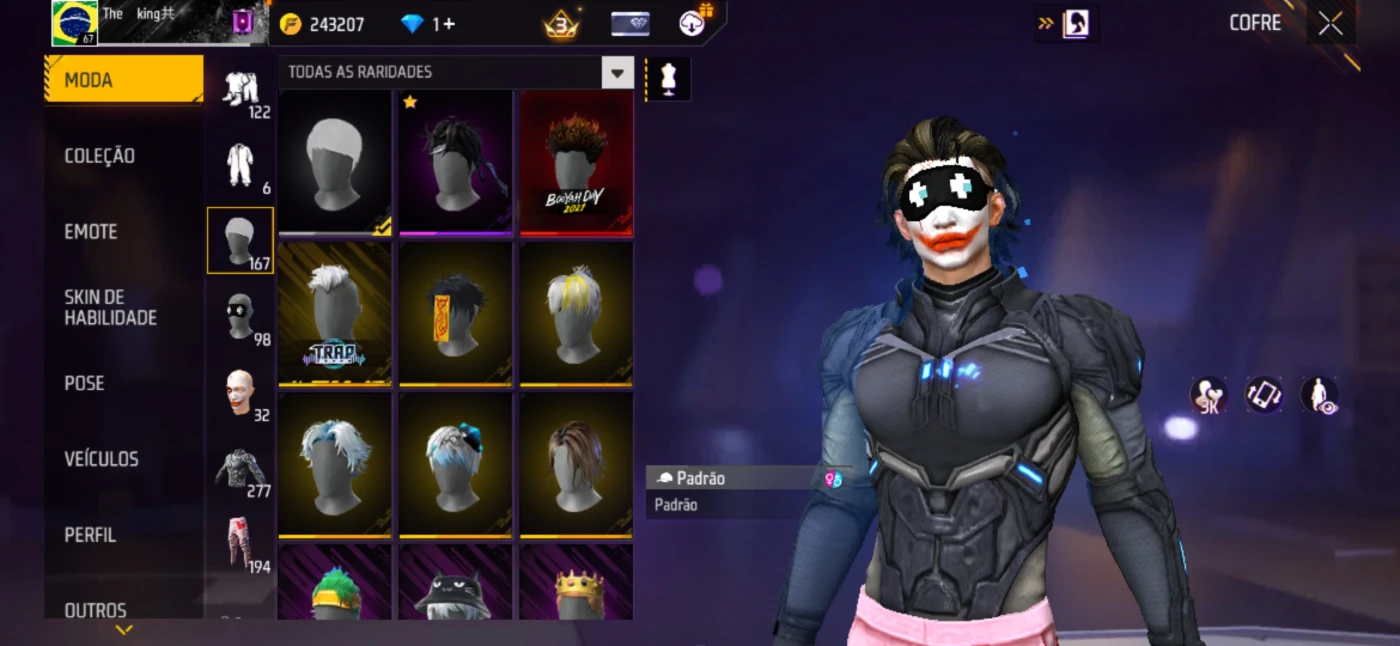The image size is (1400, 646).
Task: Show the jacket tops subcategory
Action: click(240, 469)
